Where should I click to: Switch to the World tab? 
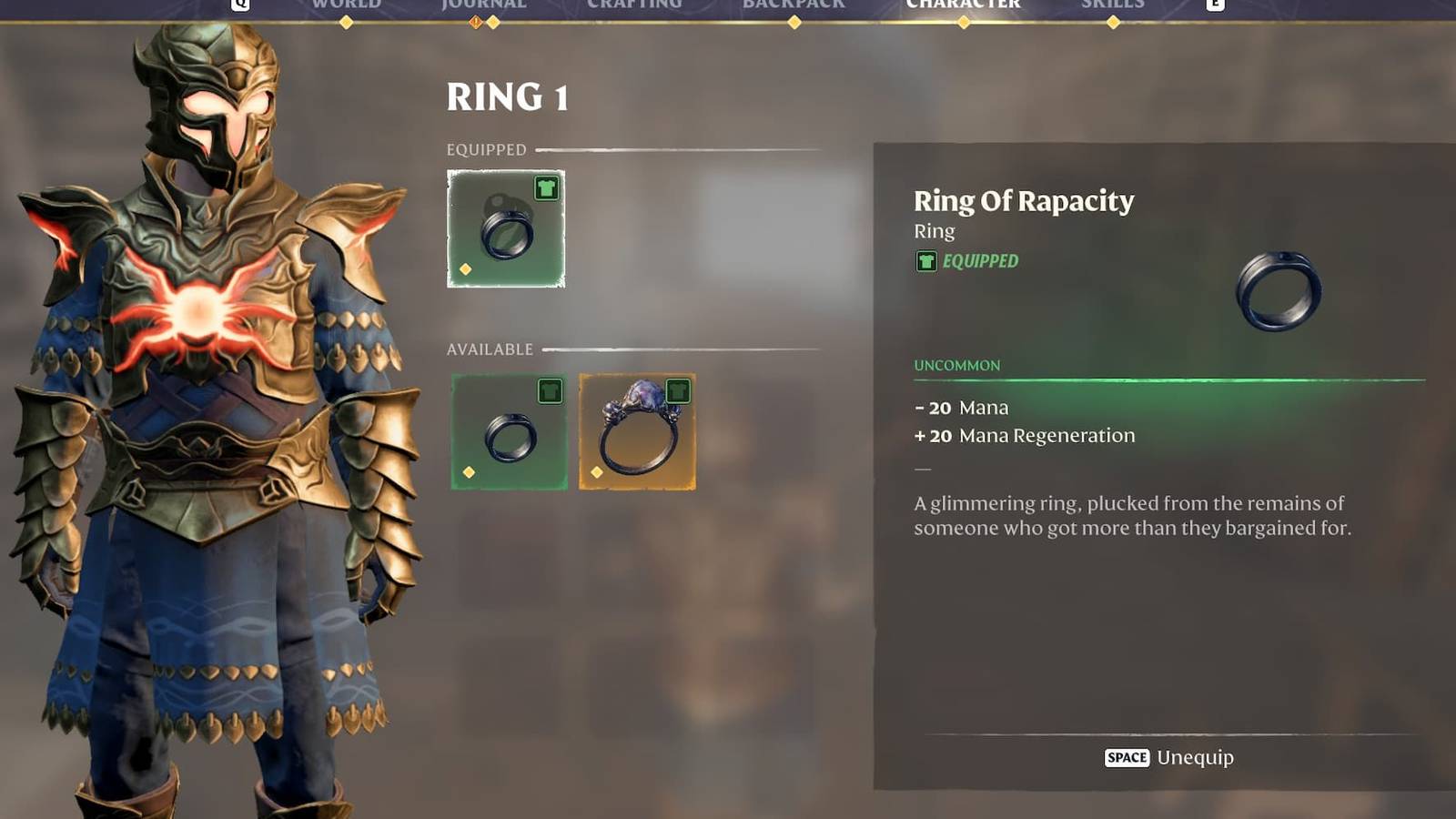pyautogui.click(x=346, y=5)
